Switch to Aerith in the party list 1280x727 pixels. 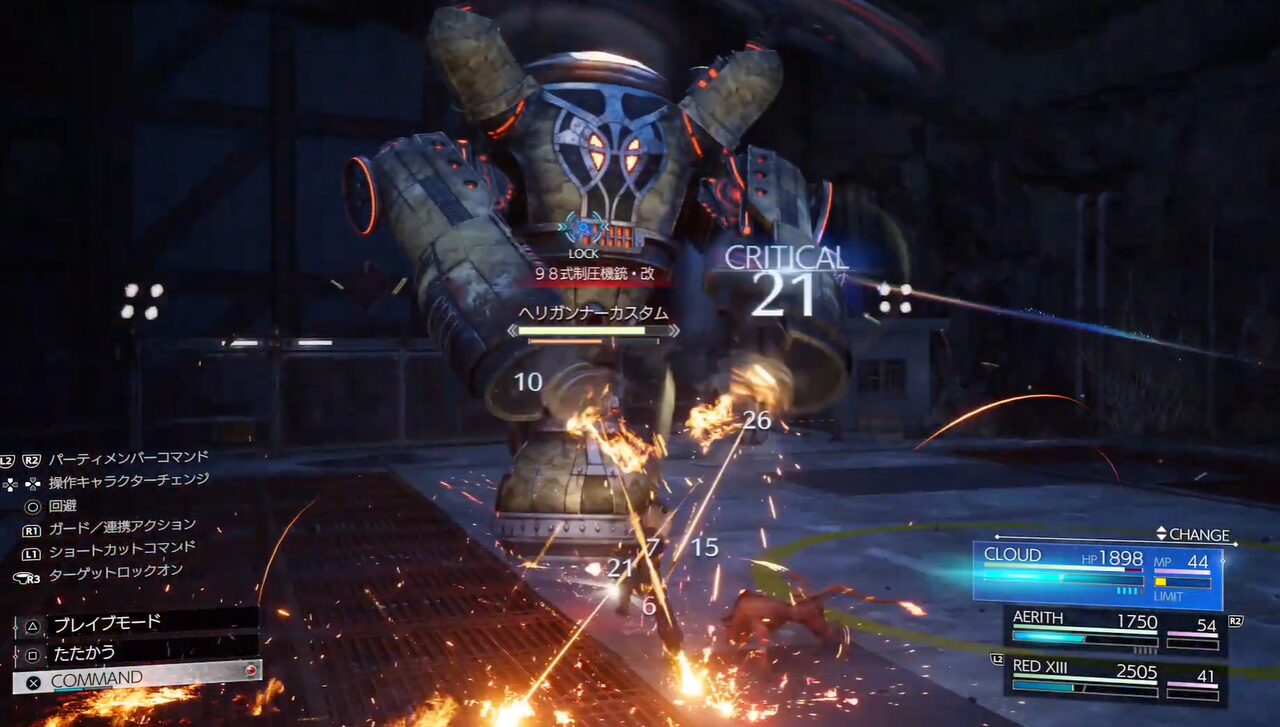[1114, 630]
